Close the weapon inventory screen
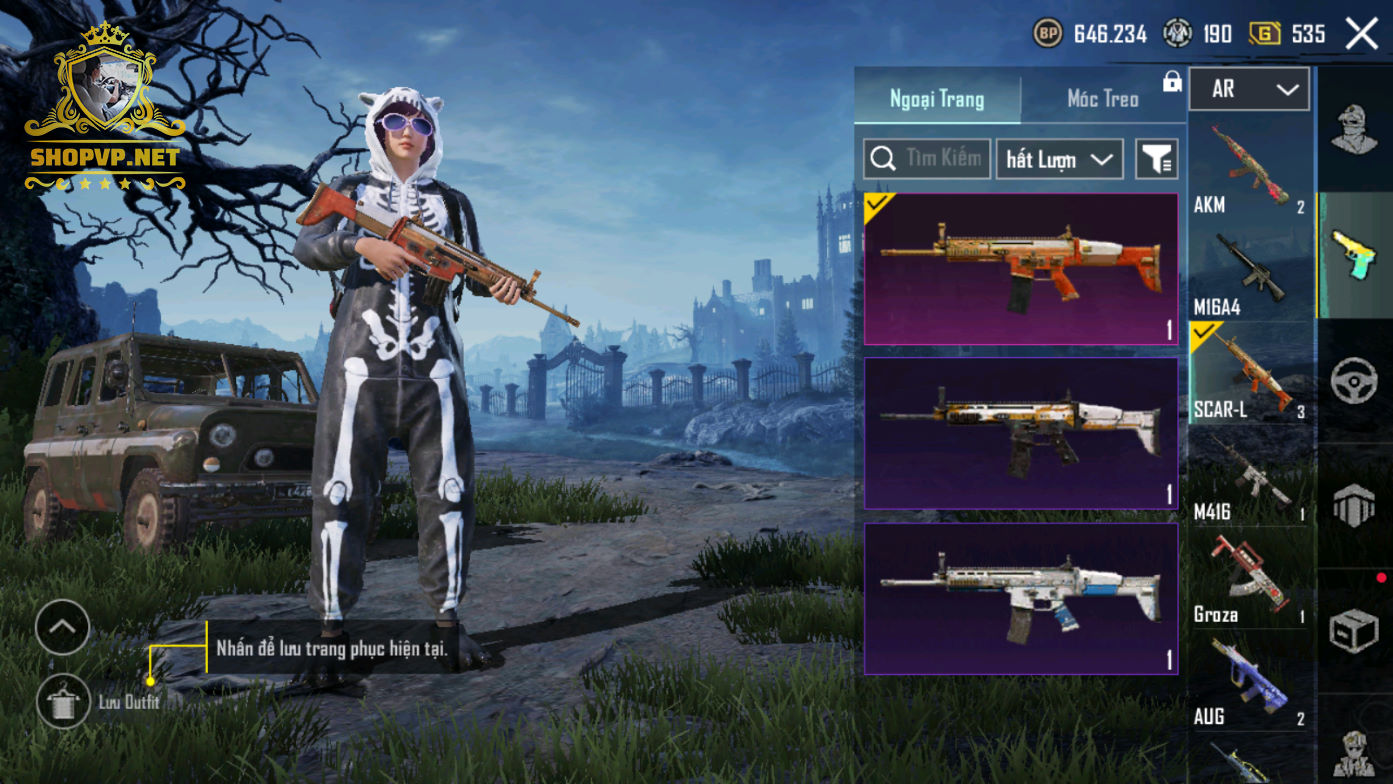 pos(1361,34)
